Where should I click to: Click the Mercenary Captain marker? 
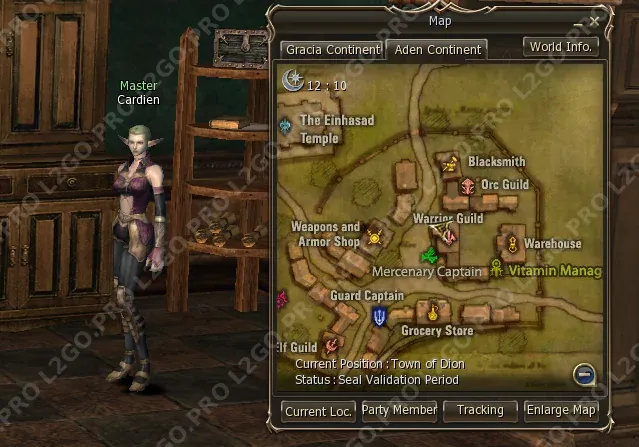click(x=429, y=255)
